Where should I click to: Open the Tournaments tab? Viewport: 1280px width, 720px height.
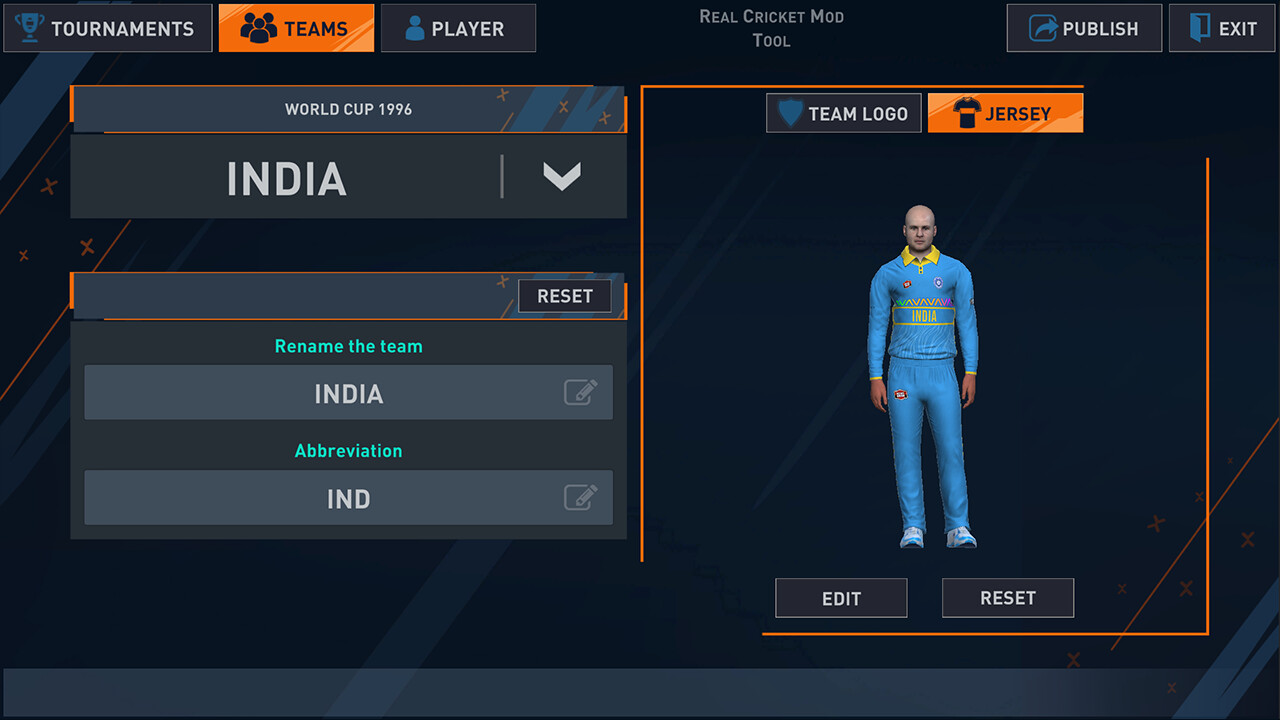[x=107, y=28]
